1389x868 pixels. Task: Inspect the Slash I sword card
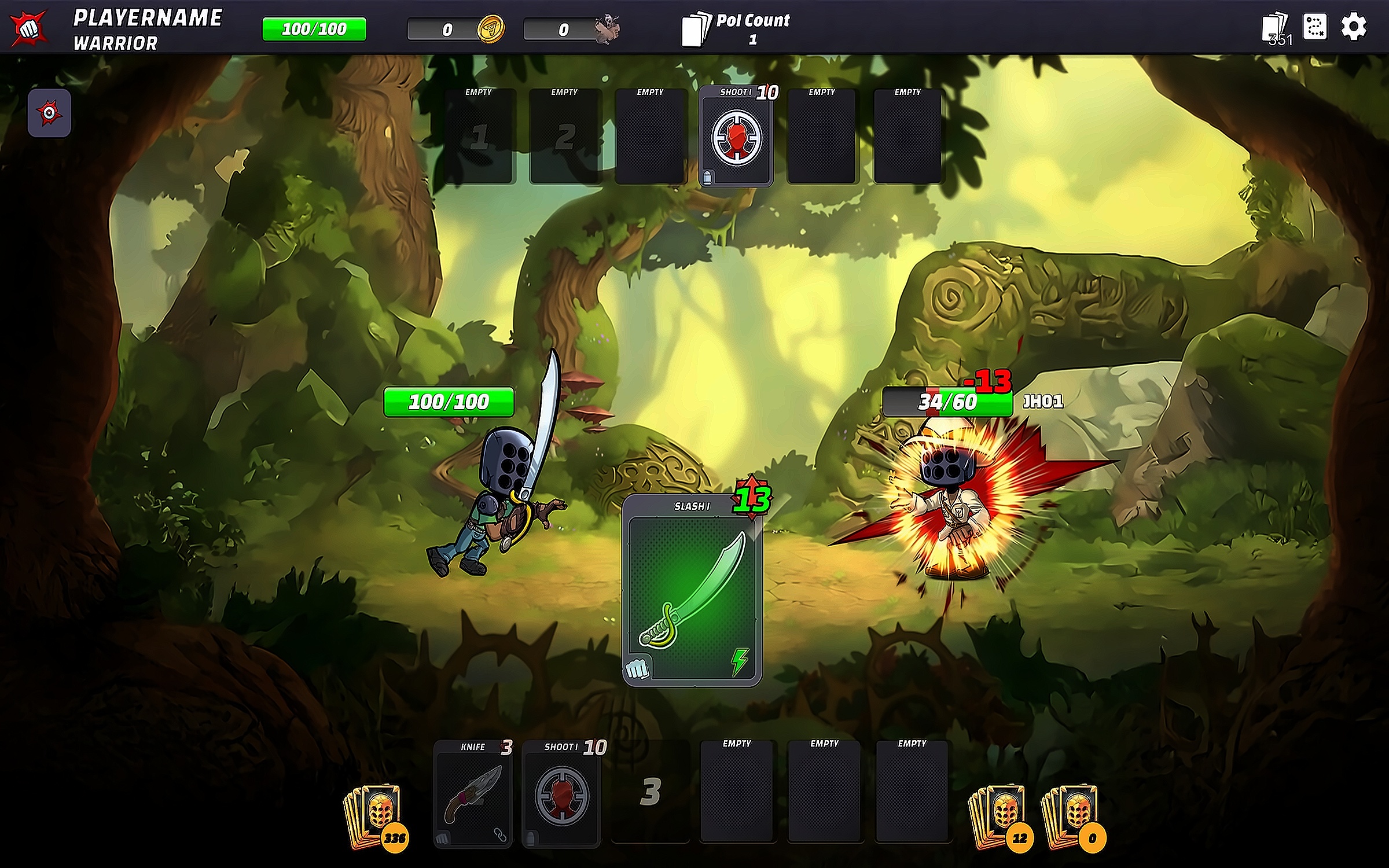click(692, 591)
